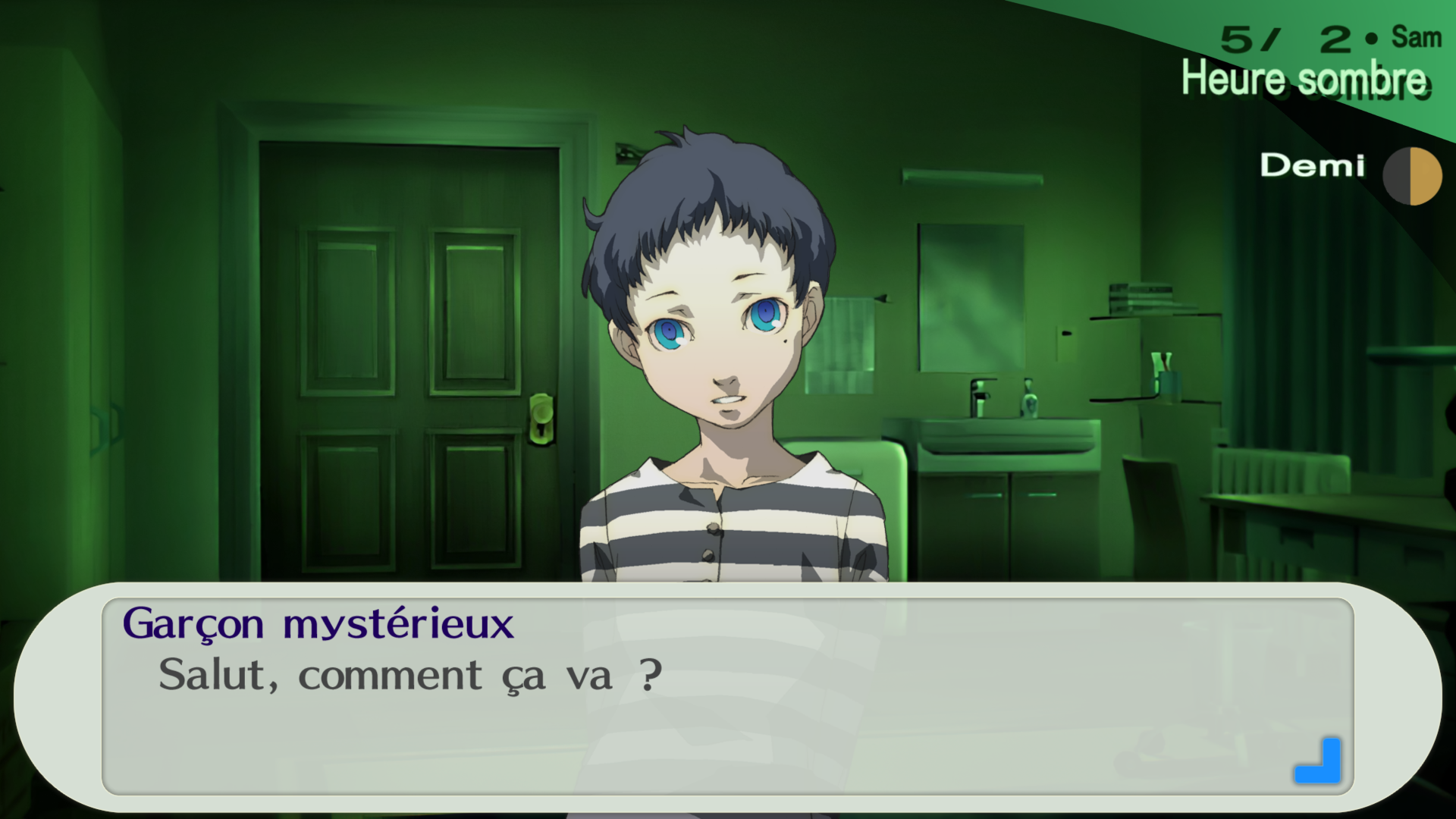
Task: Advance dialogue with the blue arrow indicator
Action: click(1319, 761)
